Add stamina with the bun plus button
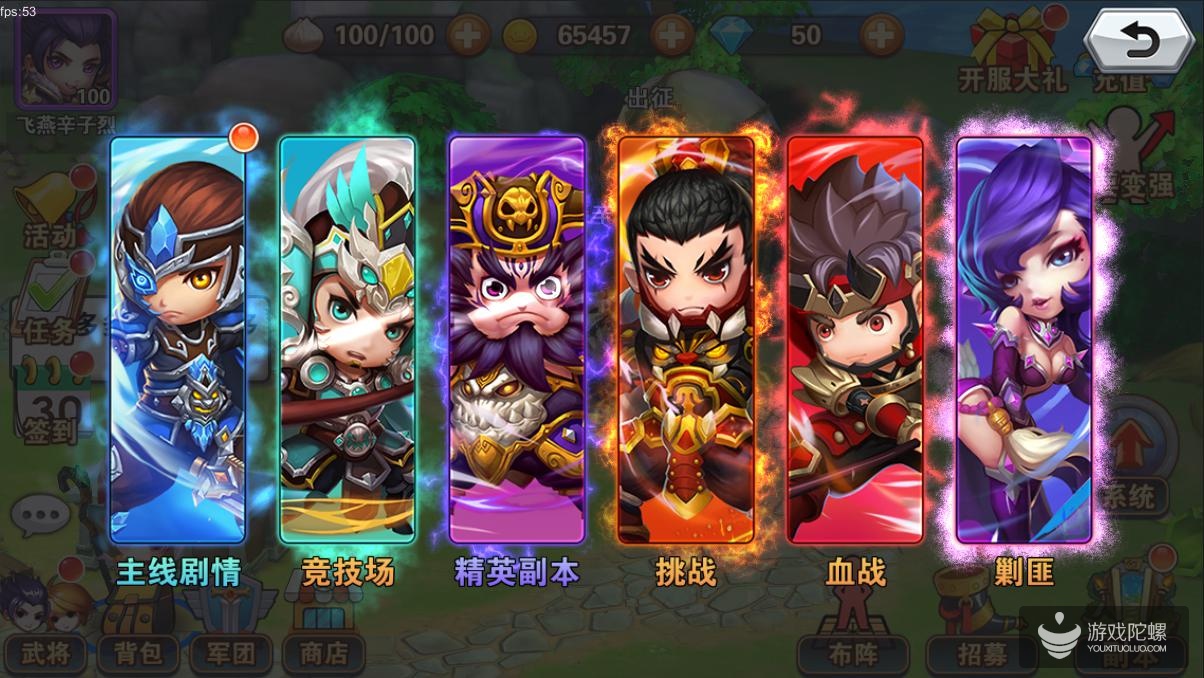Image resolution: width=1204 pixels, height=678 pixels. tap(468, 36)
